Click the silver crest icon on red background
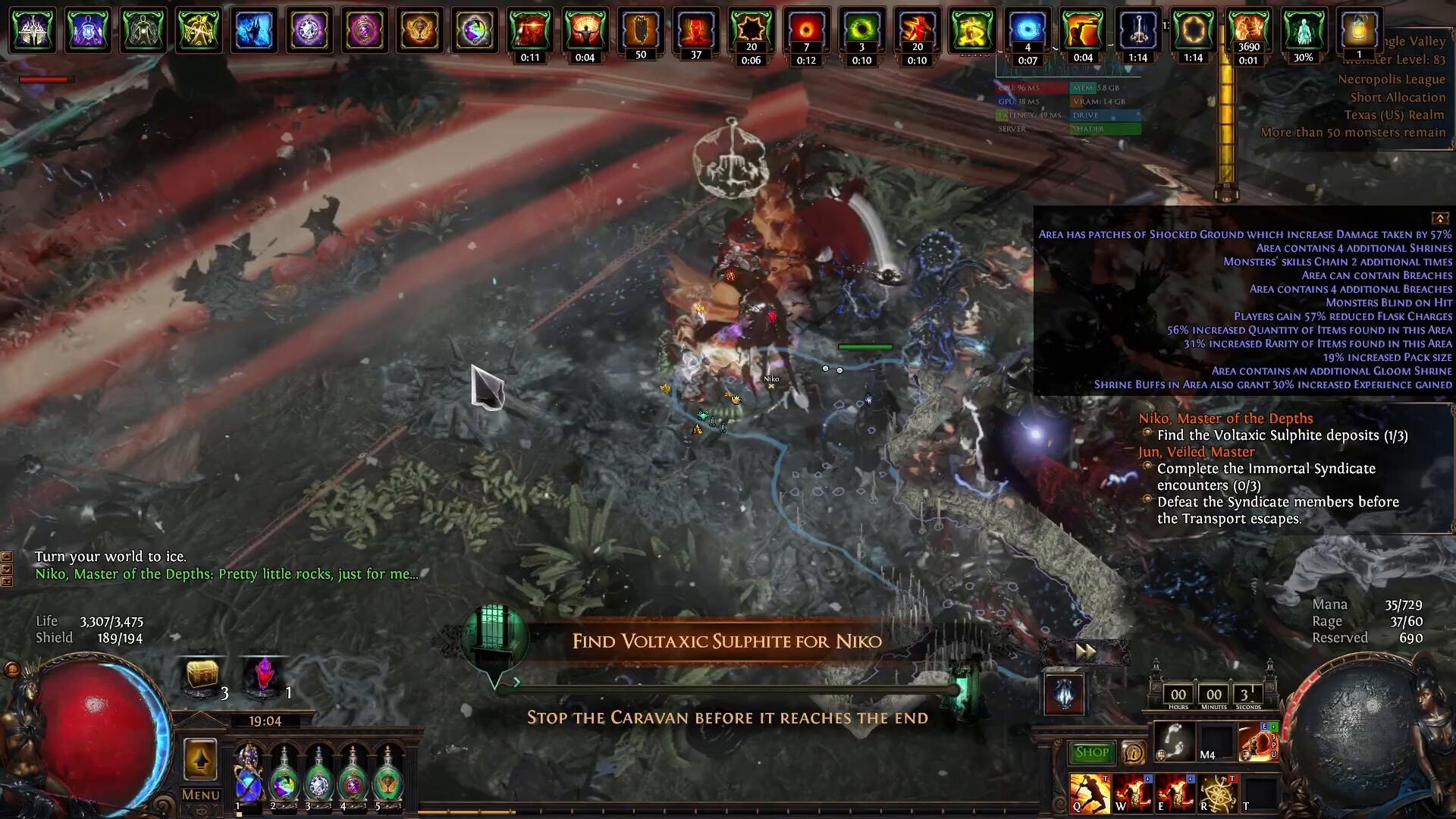 tap(1064, 694)
